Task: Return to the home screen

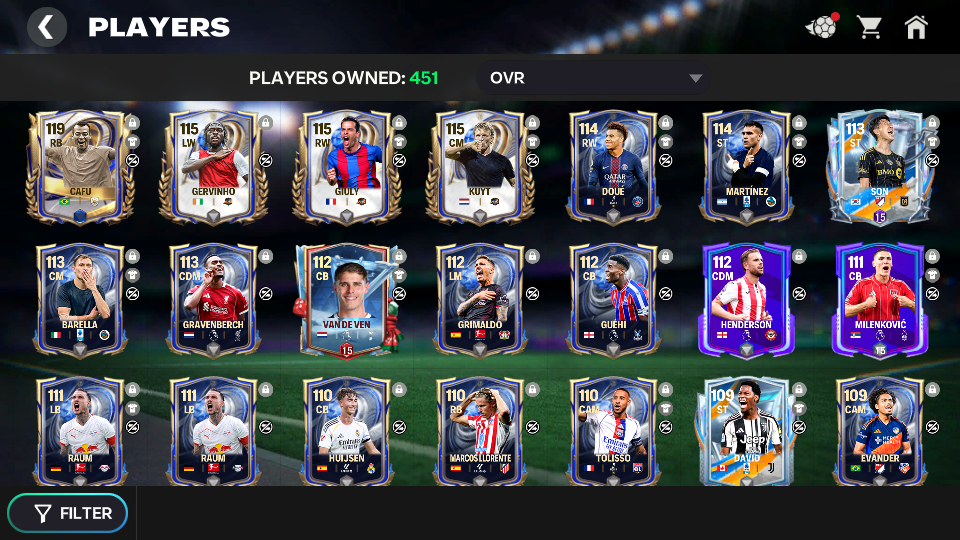Action: 916,27
